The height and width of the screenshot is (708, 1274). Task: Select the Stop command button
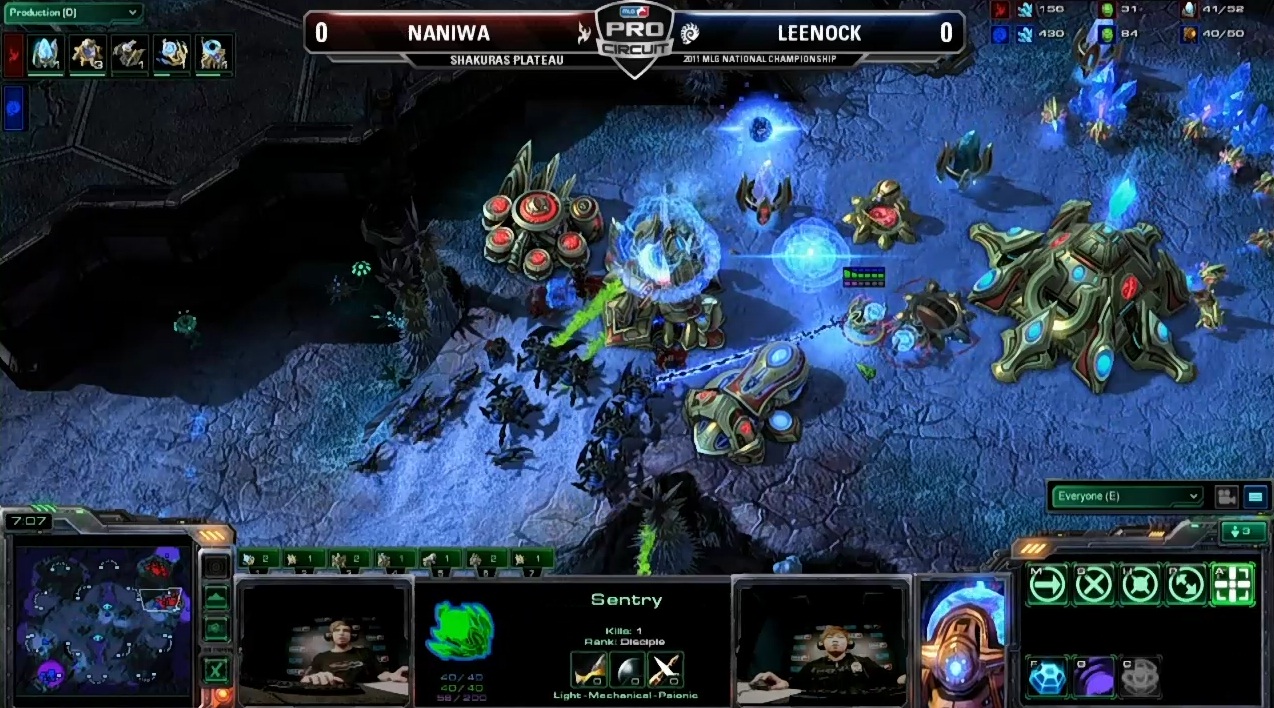click(1093, 584)
